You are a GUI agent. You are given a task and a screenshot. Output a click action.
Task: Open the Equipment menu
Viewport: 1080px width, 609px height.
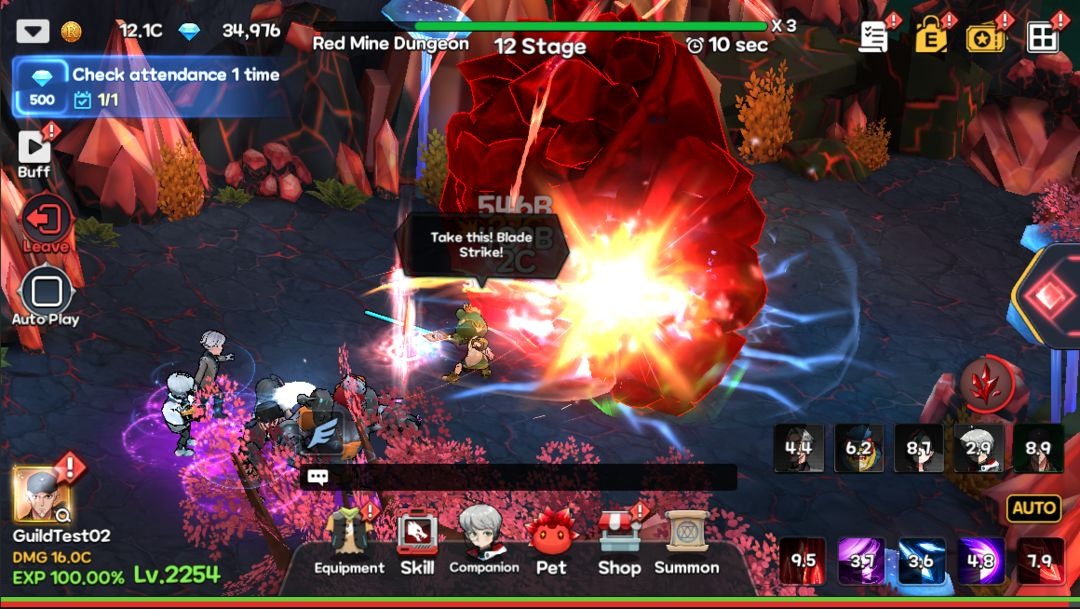click(349, 544)
